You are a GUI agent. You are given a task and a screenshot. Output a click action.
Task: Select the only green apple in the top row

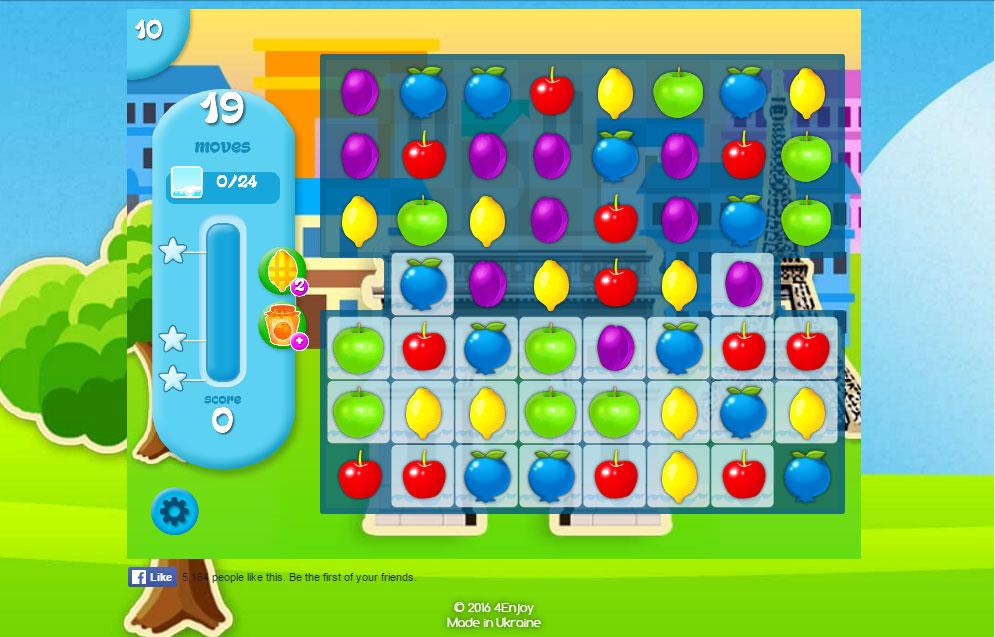click(679, 93)
